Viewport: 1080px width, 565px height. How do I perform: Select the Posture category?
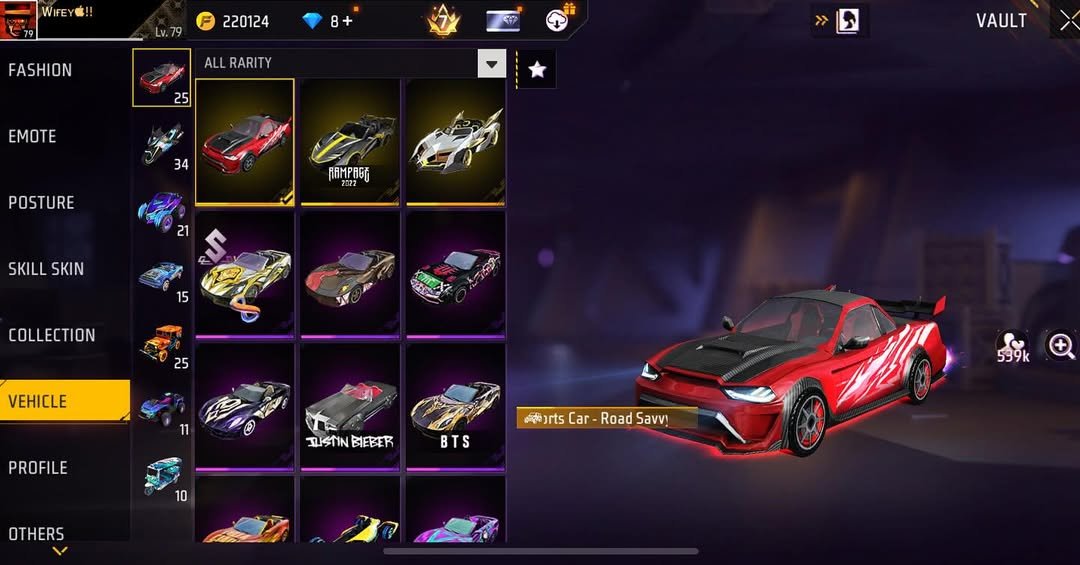(x=41, y=203)
